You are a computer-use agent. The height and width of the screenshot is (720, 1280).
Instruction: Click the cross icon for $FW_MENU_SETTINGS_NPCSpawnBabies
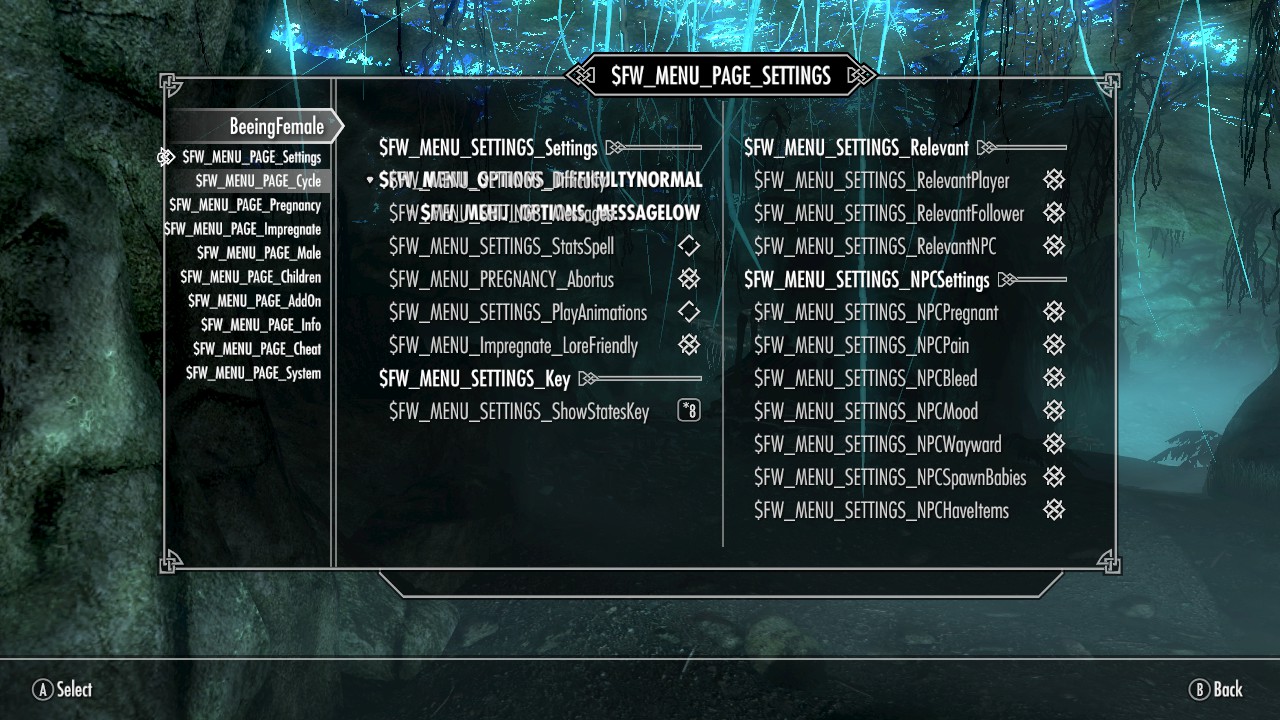pos(1054,477)
